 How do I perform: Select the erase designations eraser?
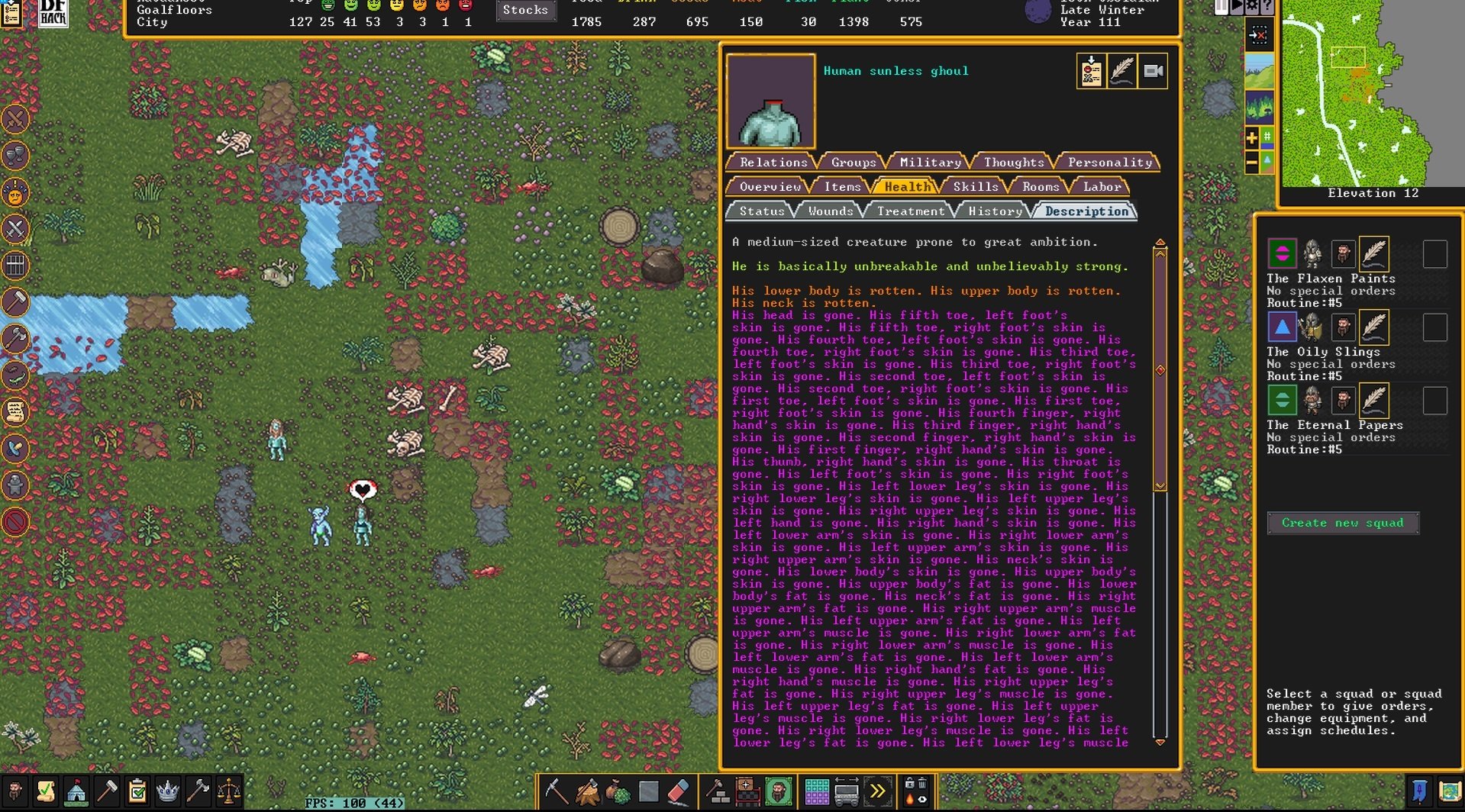[678, 791]
